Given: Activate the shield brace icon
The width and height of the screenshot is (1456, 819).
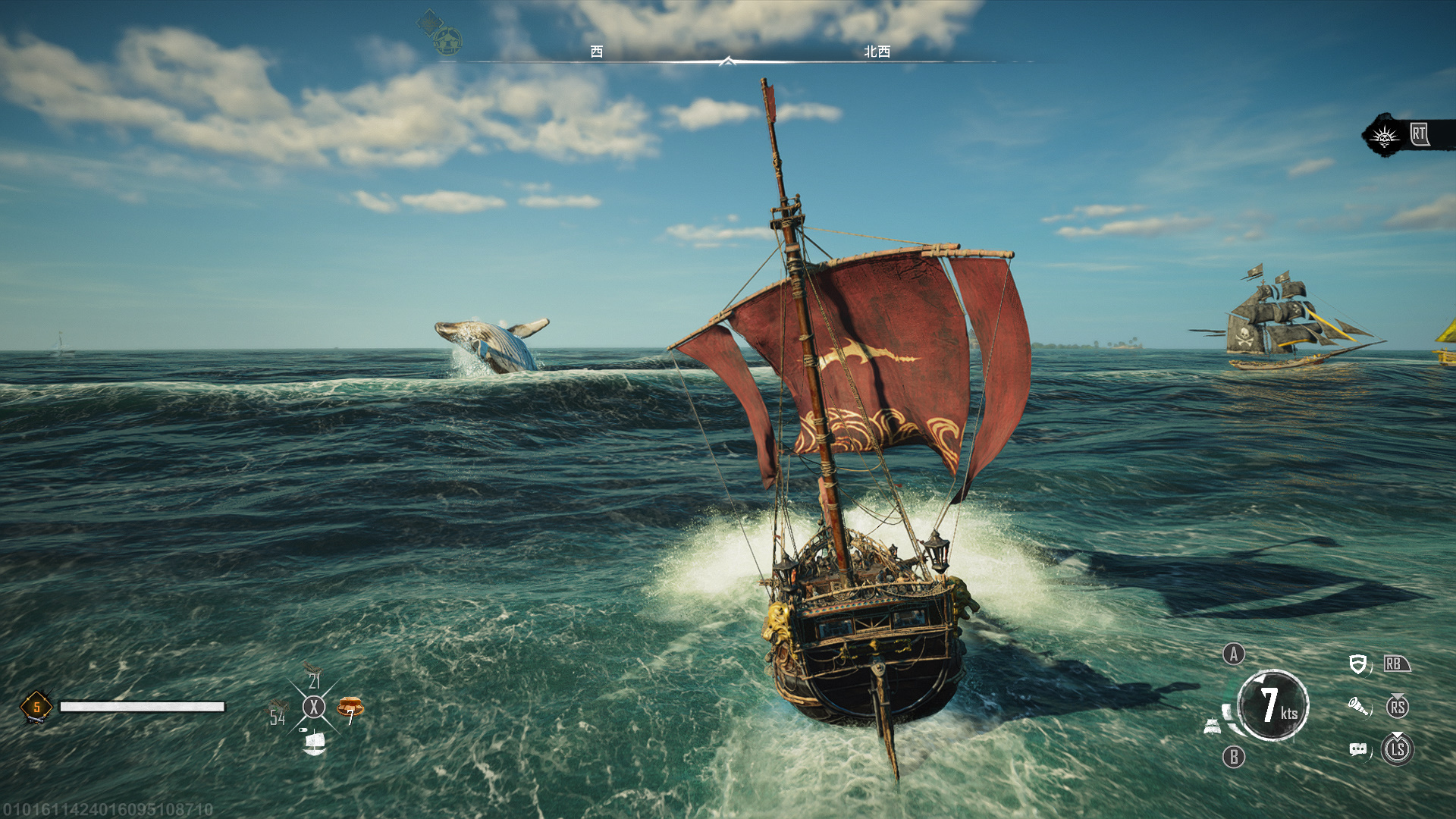Looking at the screenshot, I should (x=1357, y=665).
